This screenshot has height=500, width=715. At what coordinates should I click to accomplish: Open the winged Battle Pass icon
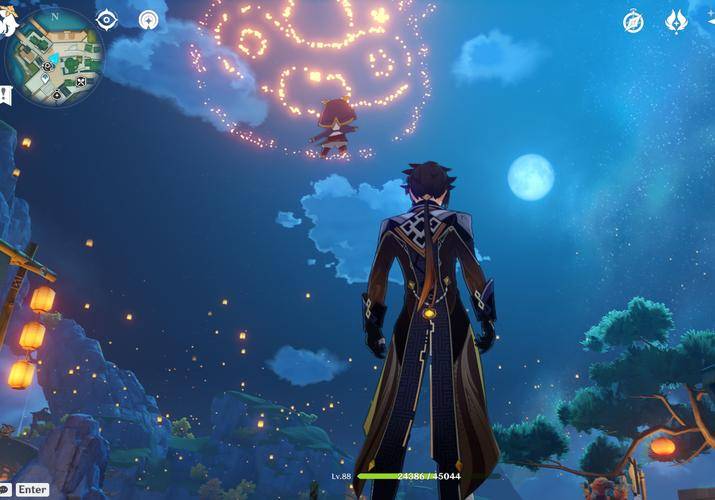coord(677,21)
